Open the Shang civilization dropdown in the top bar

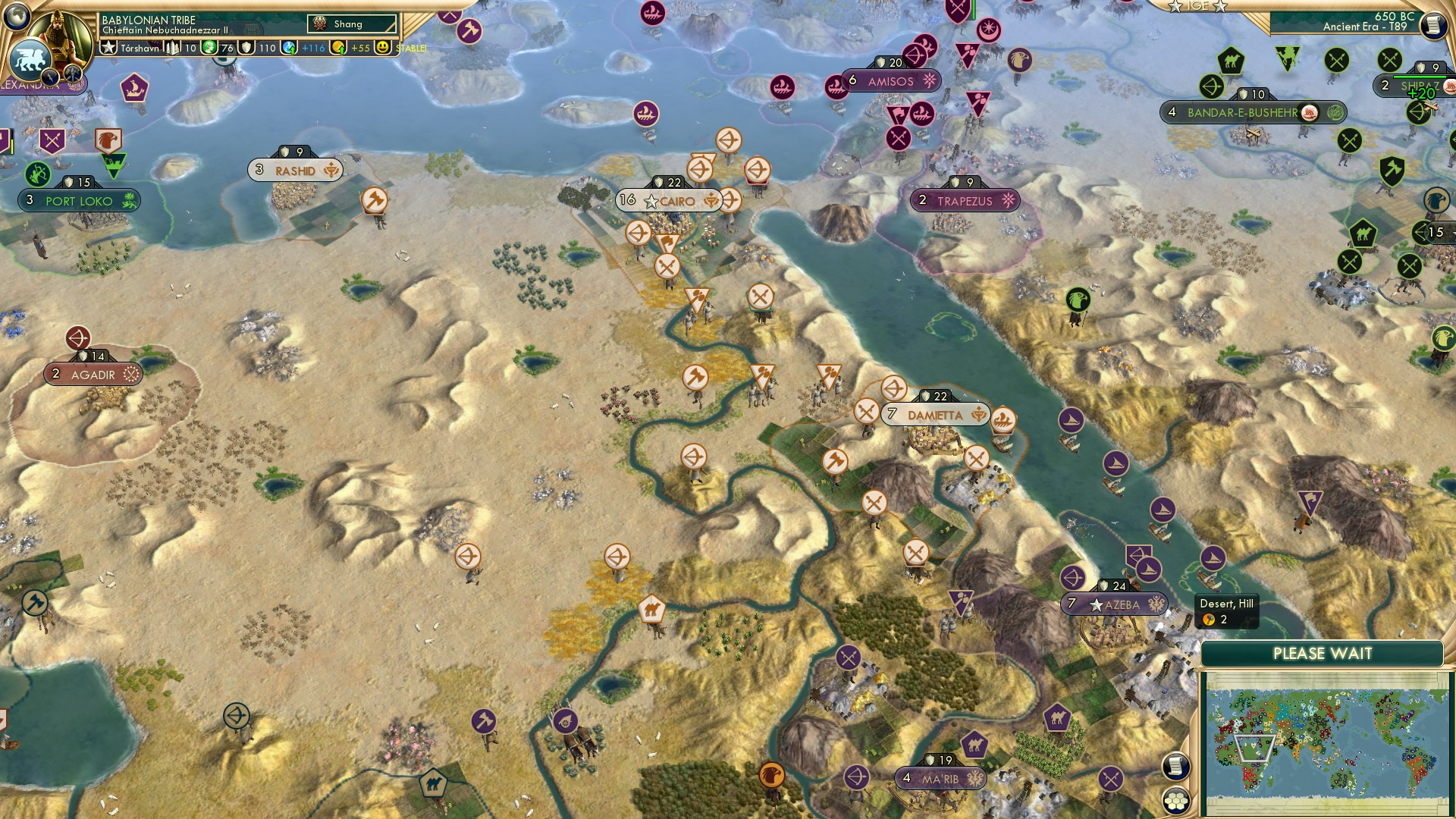click(x=352, y=24)
